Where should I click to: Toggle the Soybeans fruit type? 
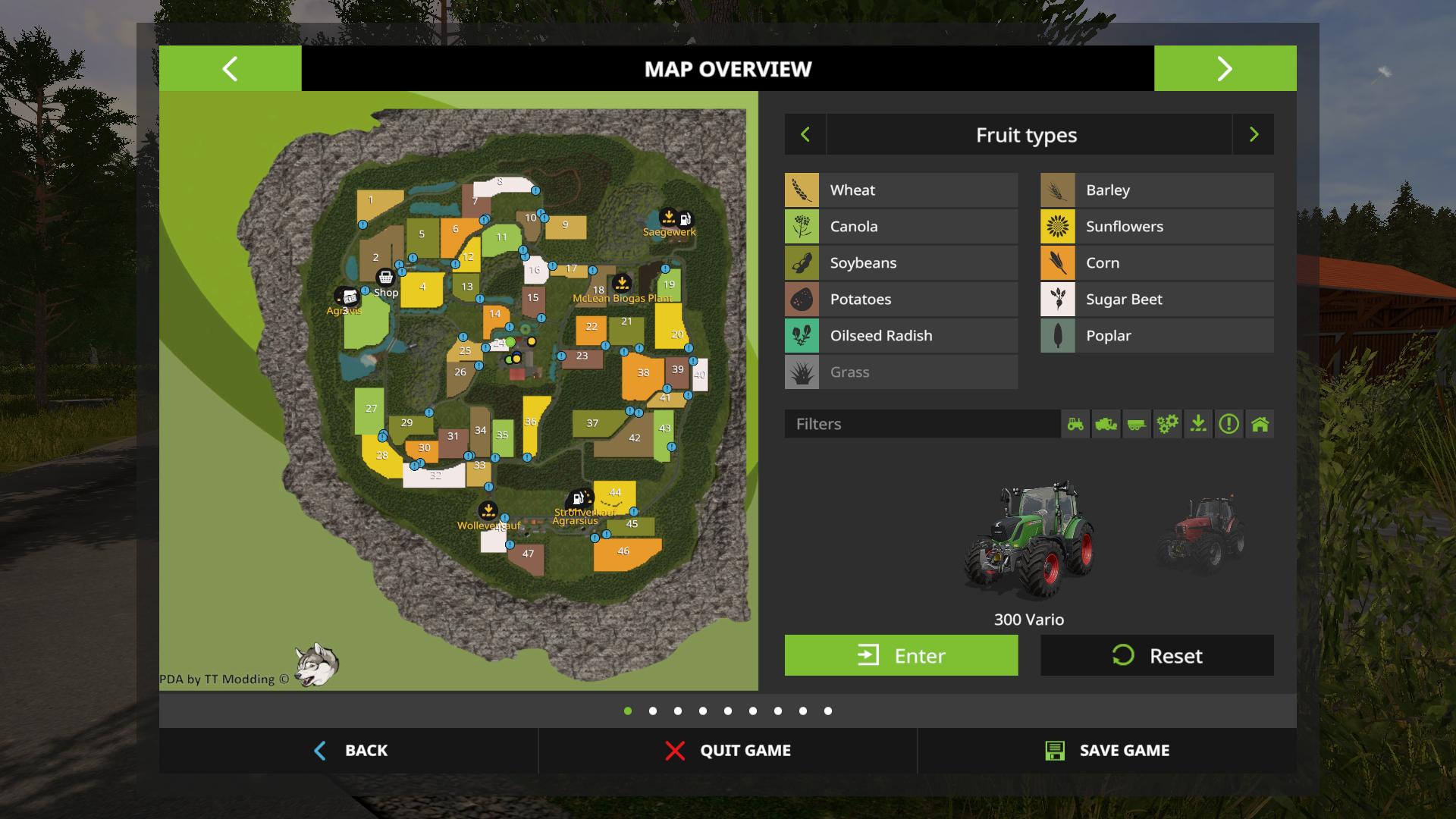click(901, 263)
